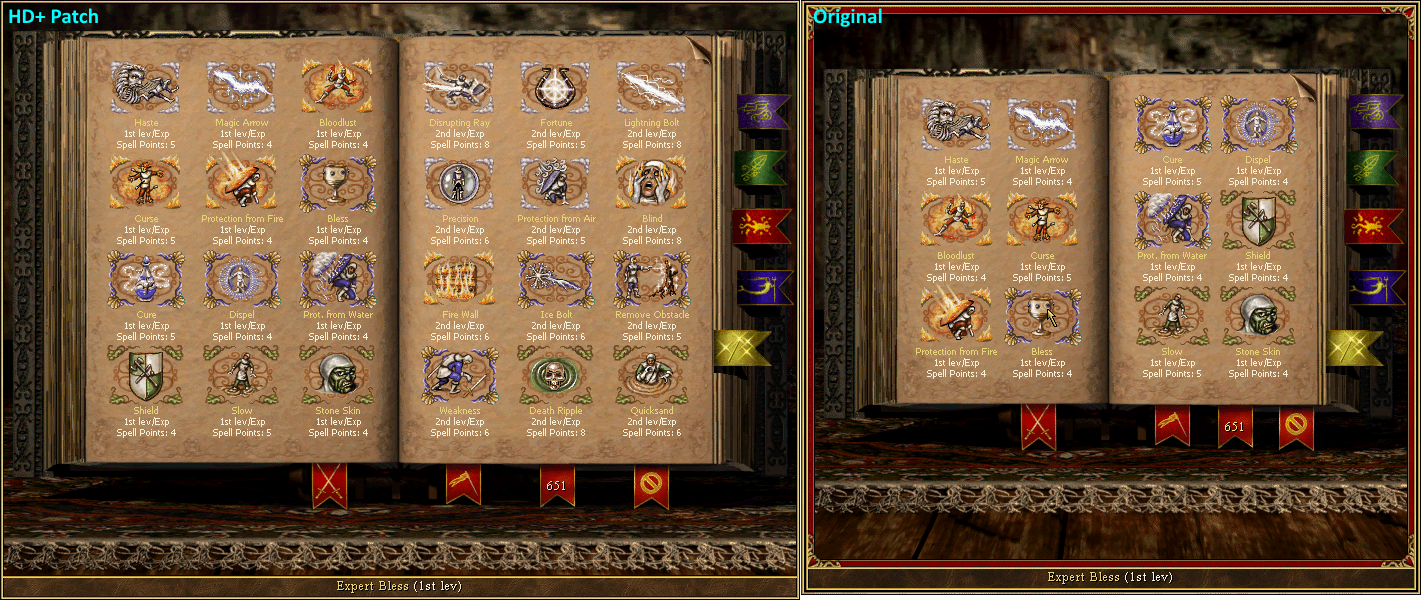Screen dimensions: 1421x600
Task: Choose Bless in the HD+ Patch spellbook
Action: 338,183
